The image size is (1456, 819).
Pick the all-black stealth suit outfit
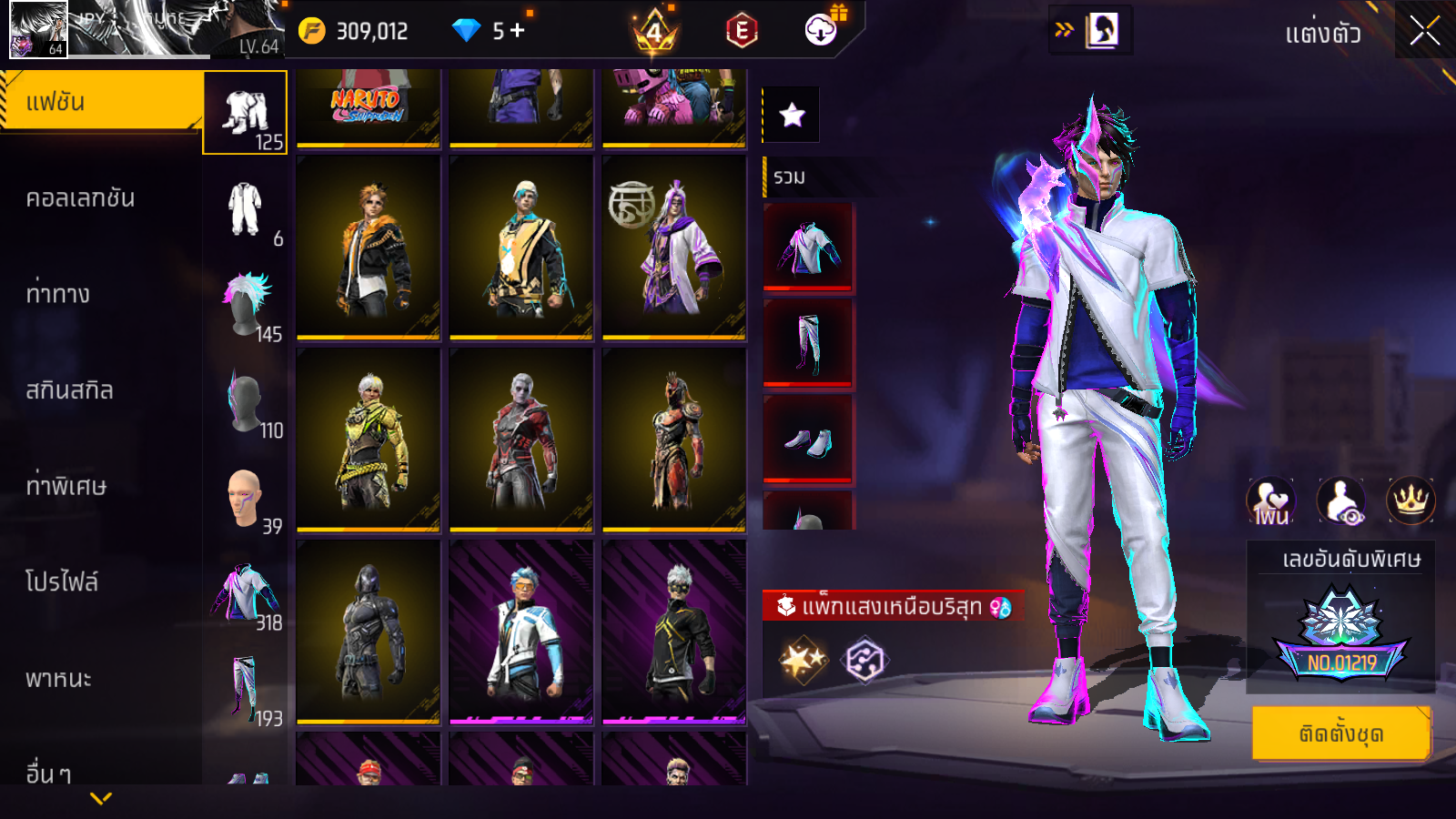[368, 632]
